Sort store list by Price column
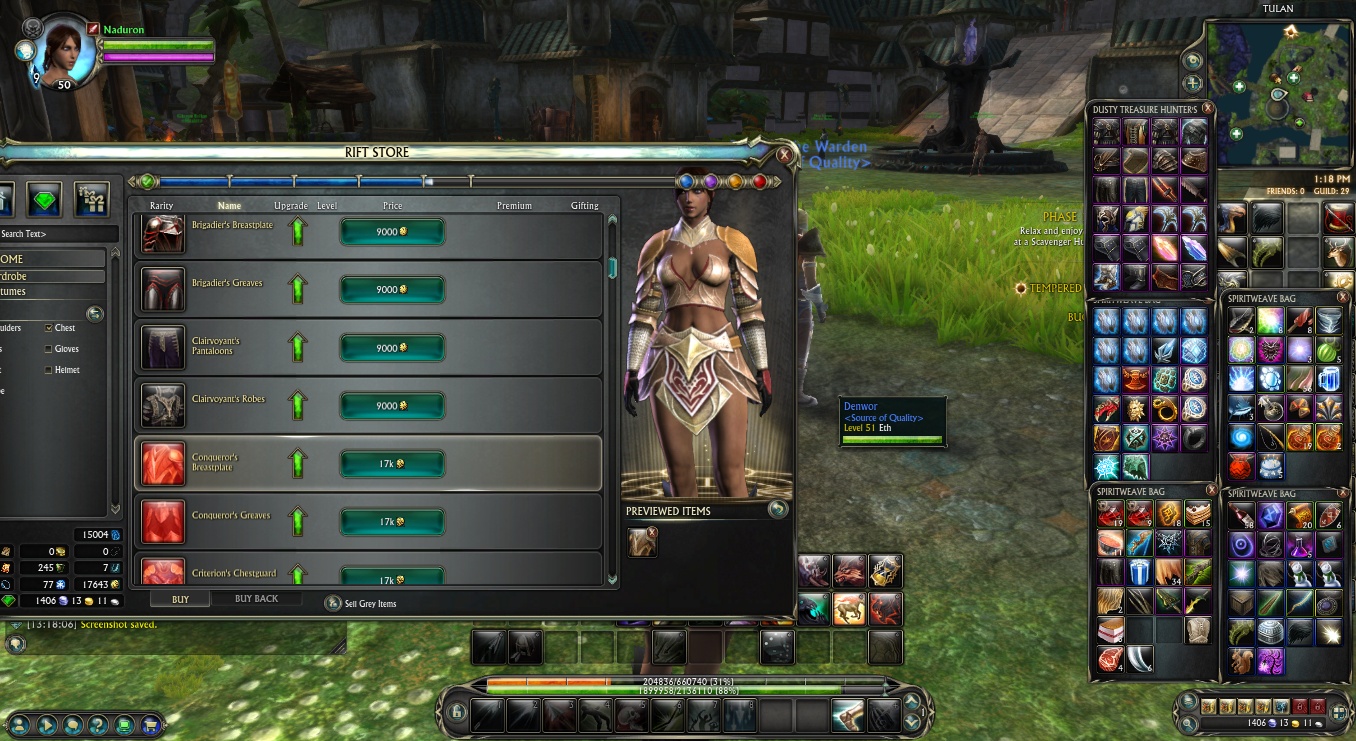The width and height of the screenshot is (1356, 741). coord(392,206)
